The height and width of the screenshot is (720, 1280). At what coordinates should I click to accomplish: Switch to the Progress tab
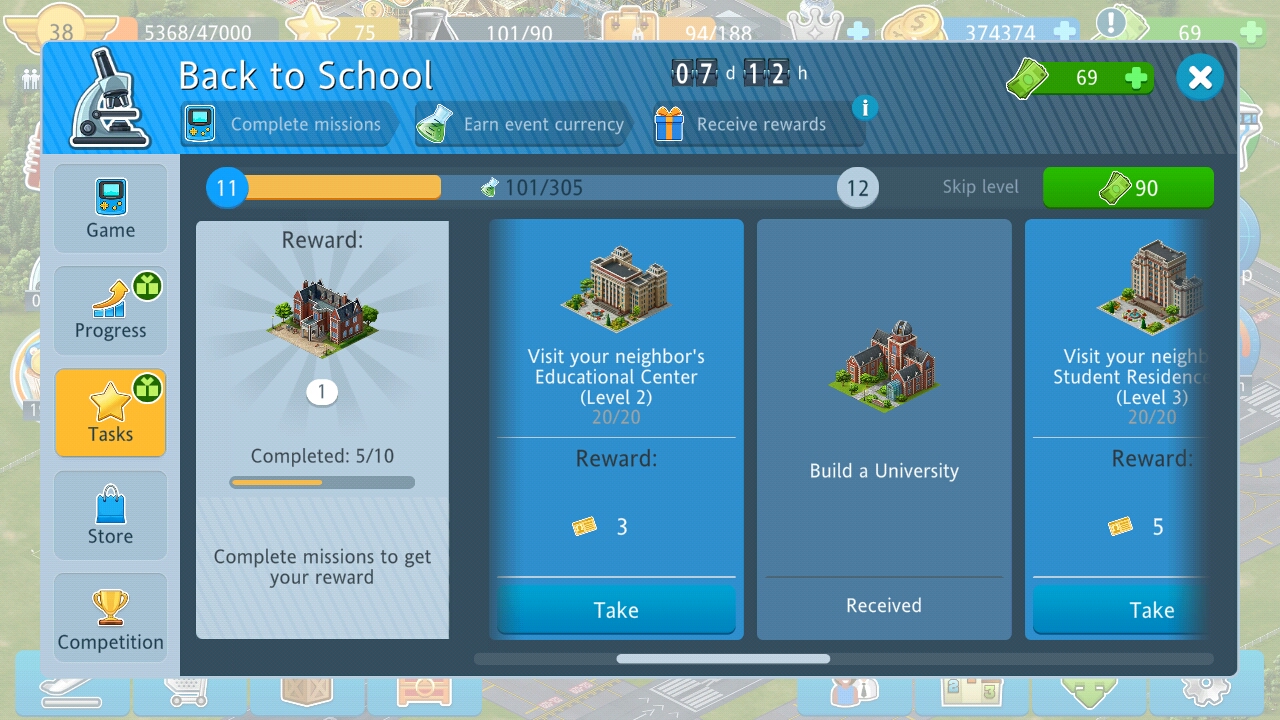(110, 311)
